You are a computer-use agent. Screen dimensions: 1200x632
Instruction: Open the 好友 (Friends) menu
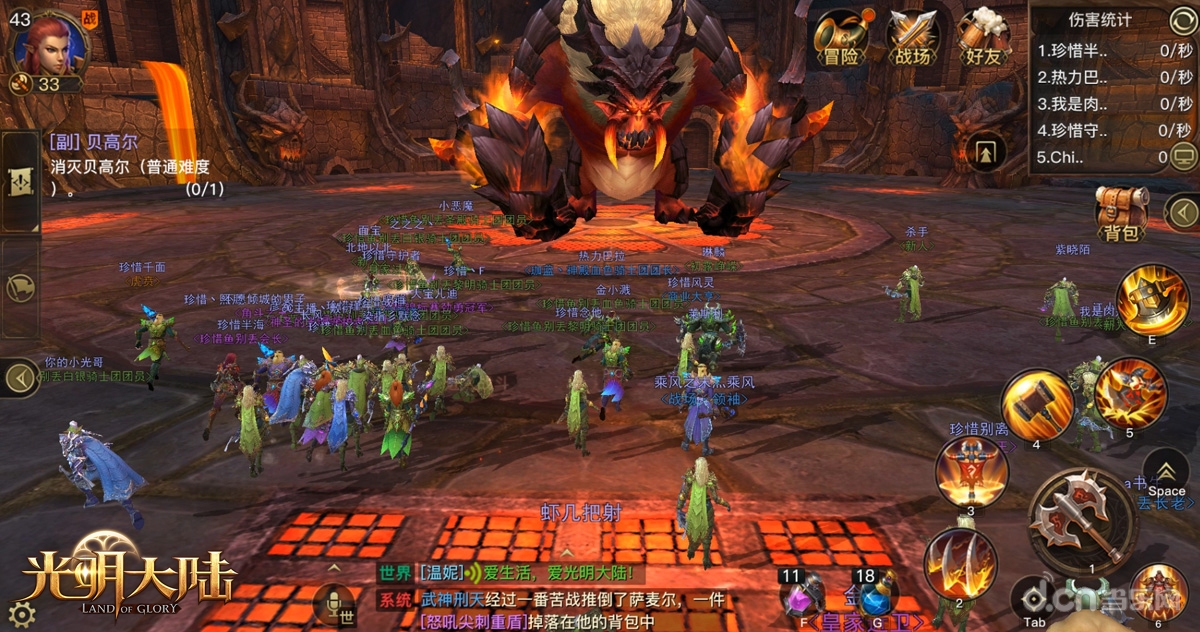982,38
